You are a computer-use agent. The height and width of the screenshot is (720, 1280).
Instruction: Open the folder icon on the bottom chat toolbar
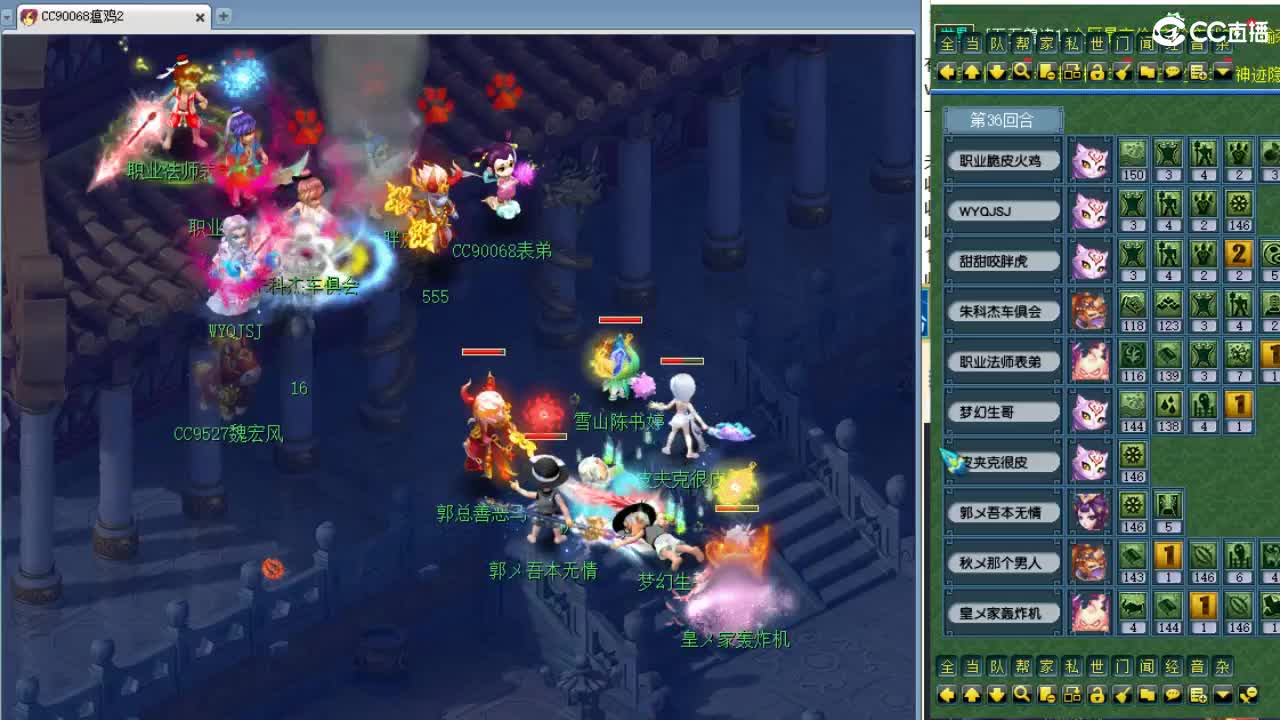pos(1146,693)
